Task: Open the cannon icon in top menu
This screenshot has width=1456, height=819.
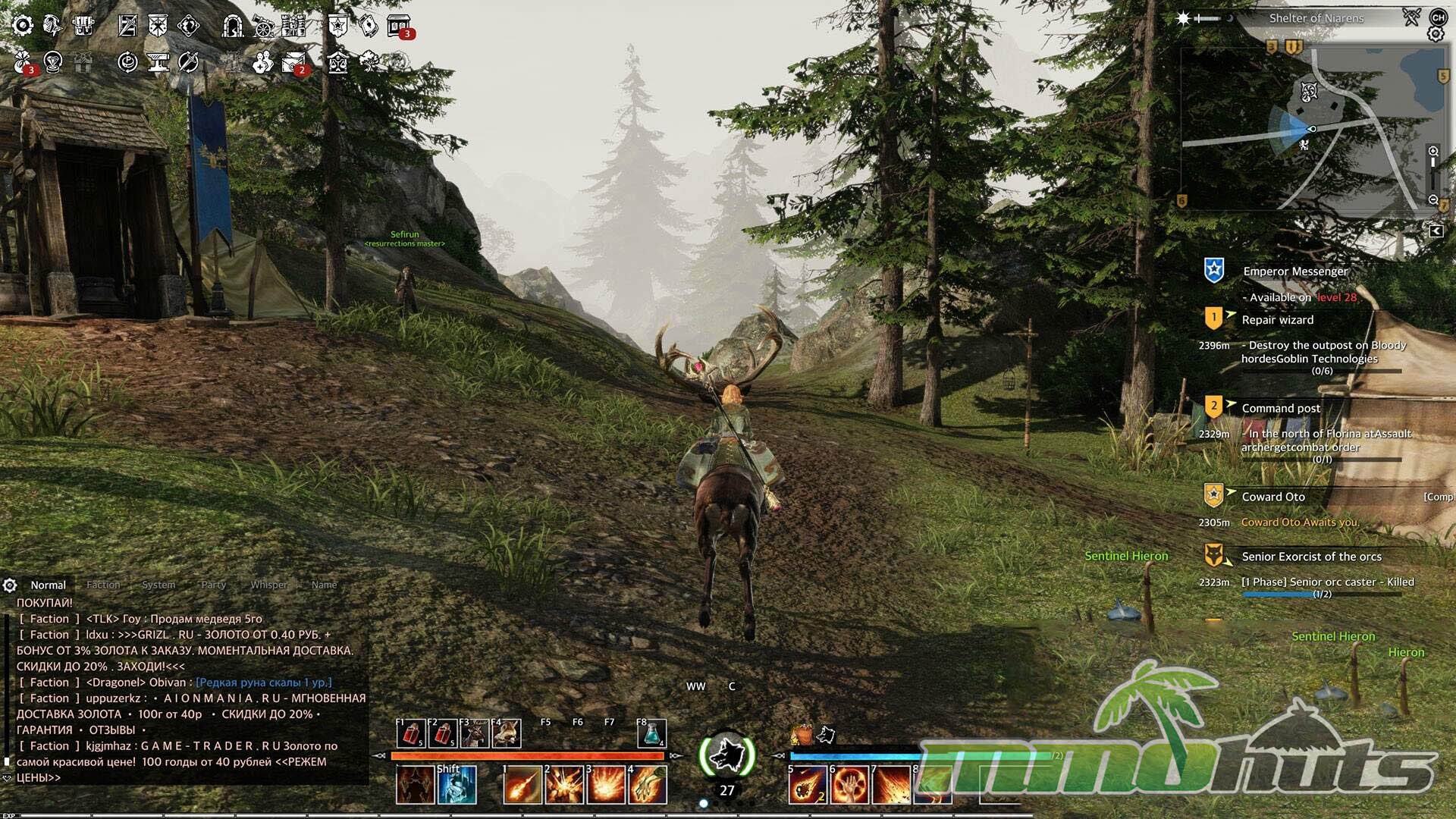Action: click(263, 27)
